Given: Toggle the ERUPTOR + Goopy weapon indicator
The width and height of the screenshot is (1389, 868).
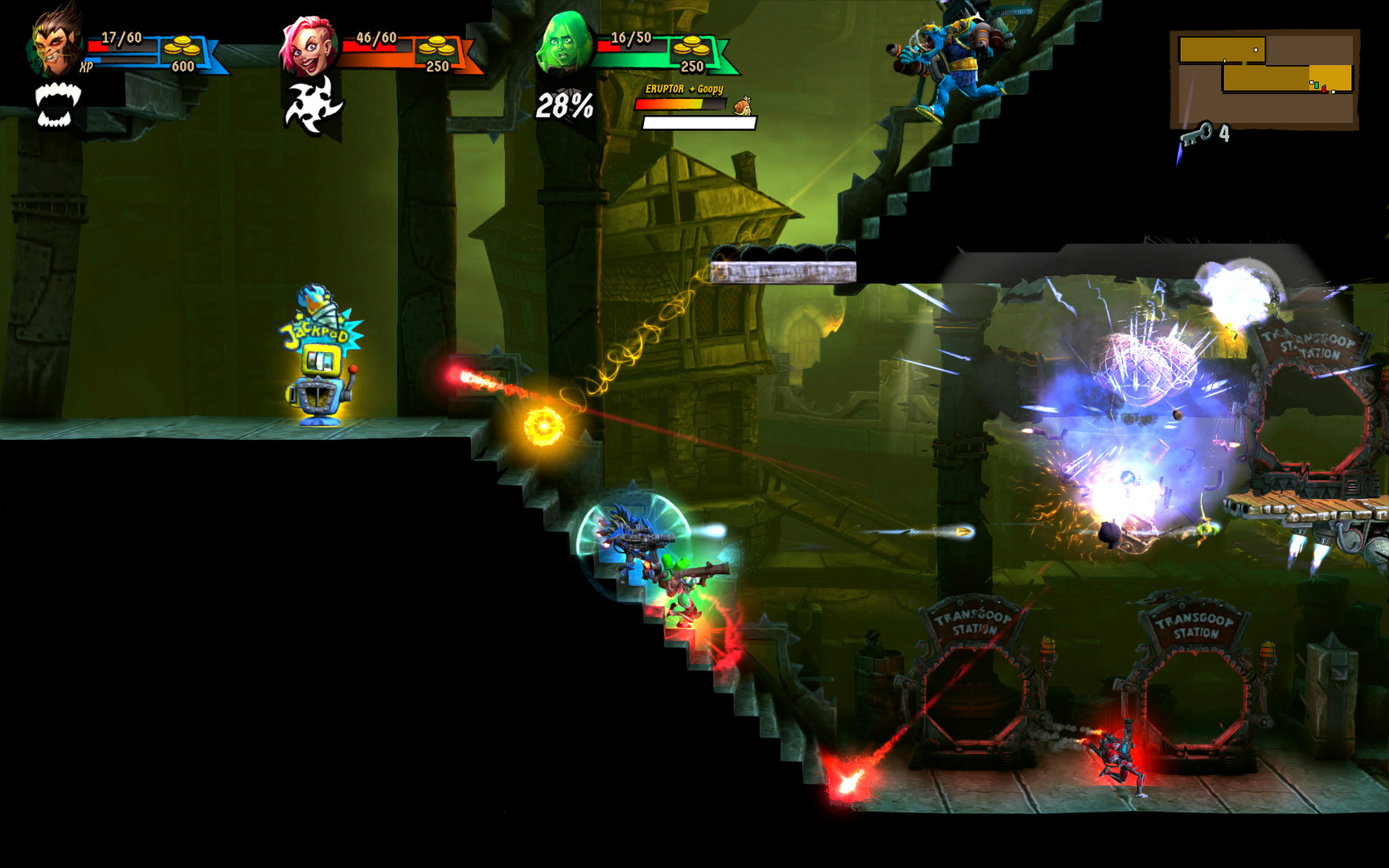Looking at the screenshot, I should [686, 87].
